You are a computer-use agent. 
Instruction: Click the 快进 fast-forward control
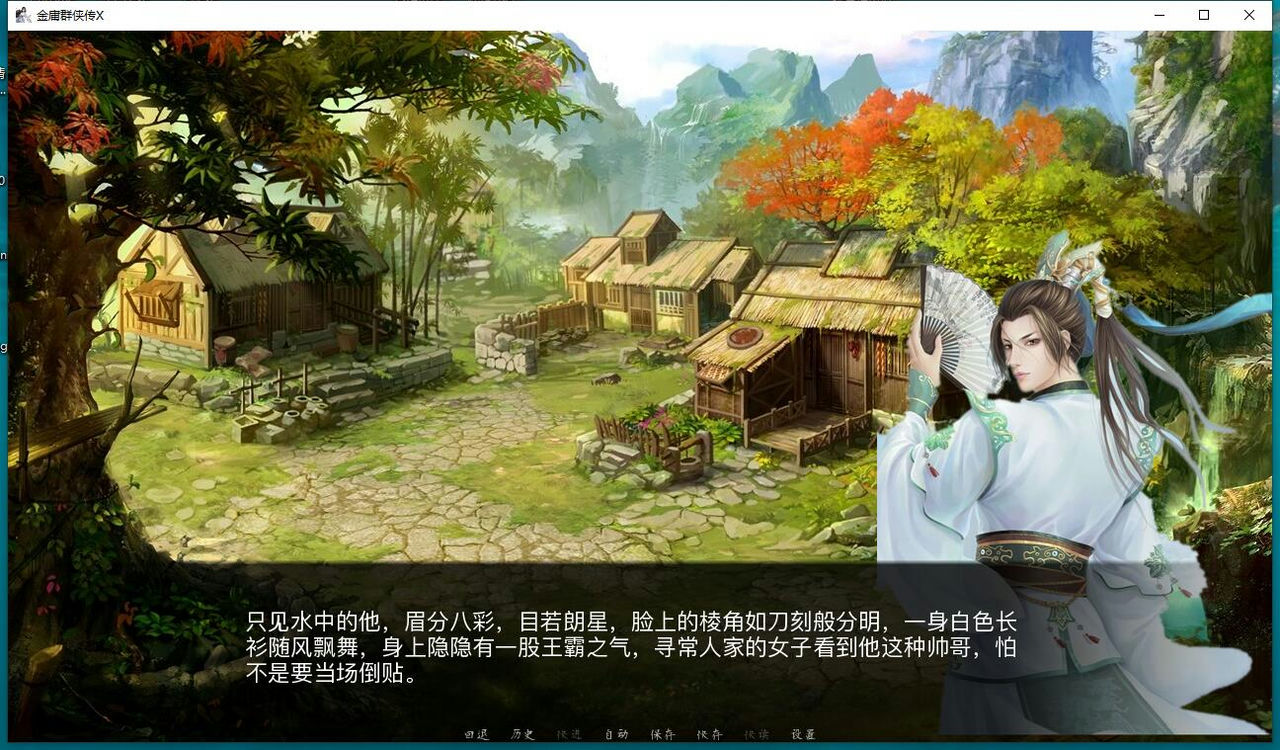pyautogui.click(x=567, y=734)
